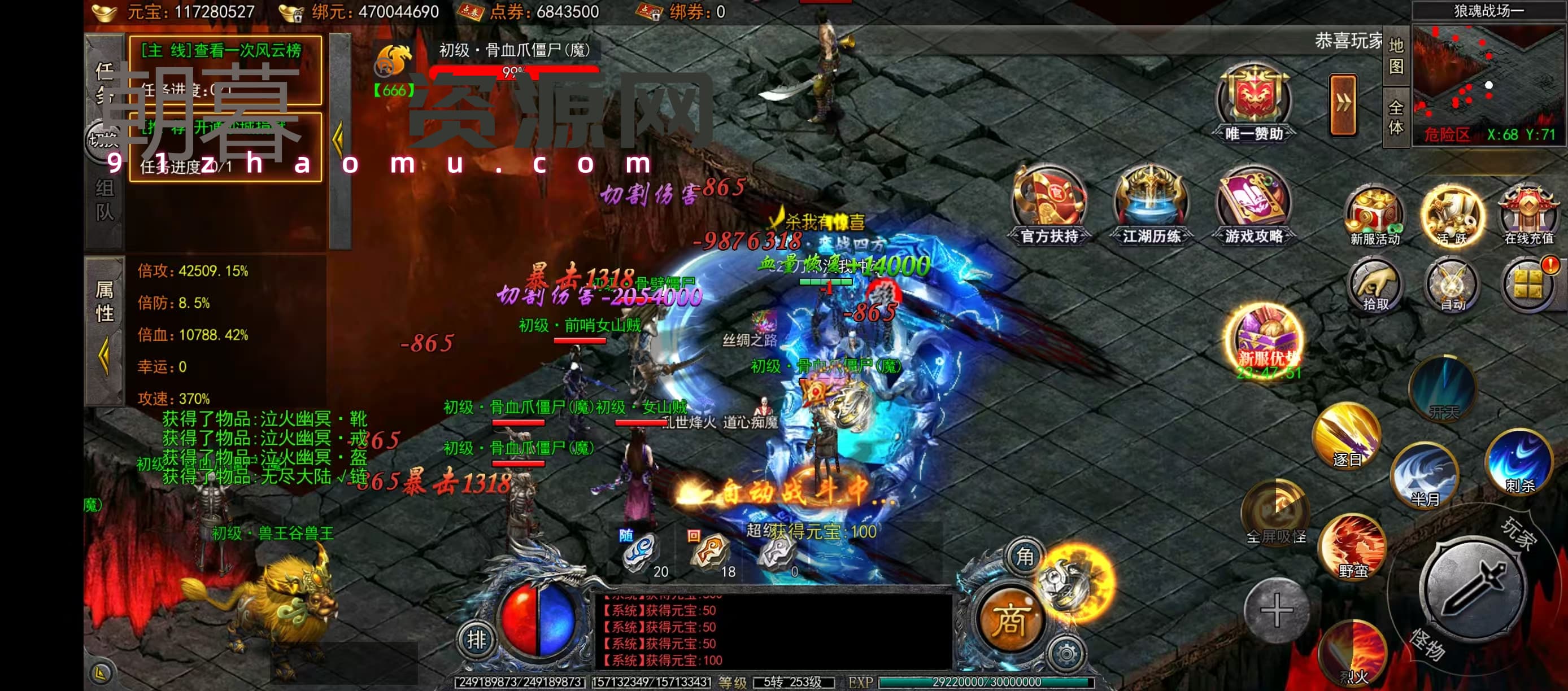Viewport: 1568px width, 691px height.
Task: Toggle the 自动 auto-battle button
Action: [x=1452, y=284]
